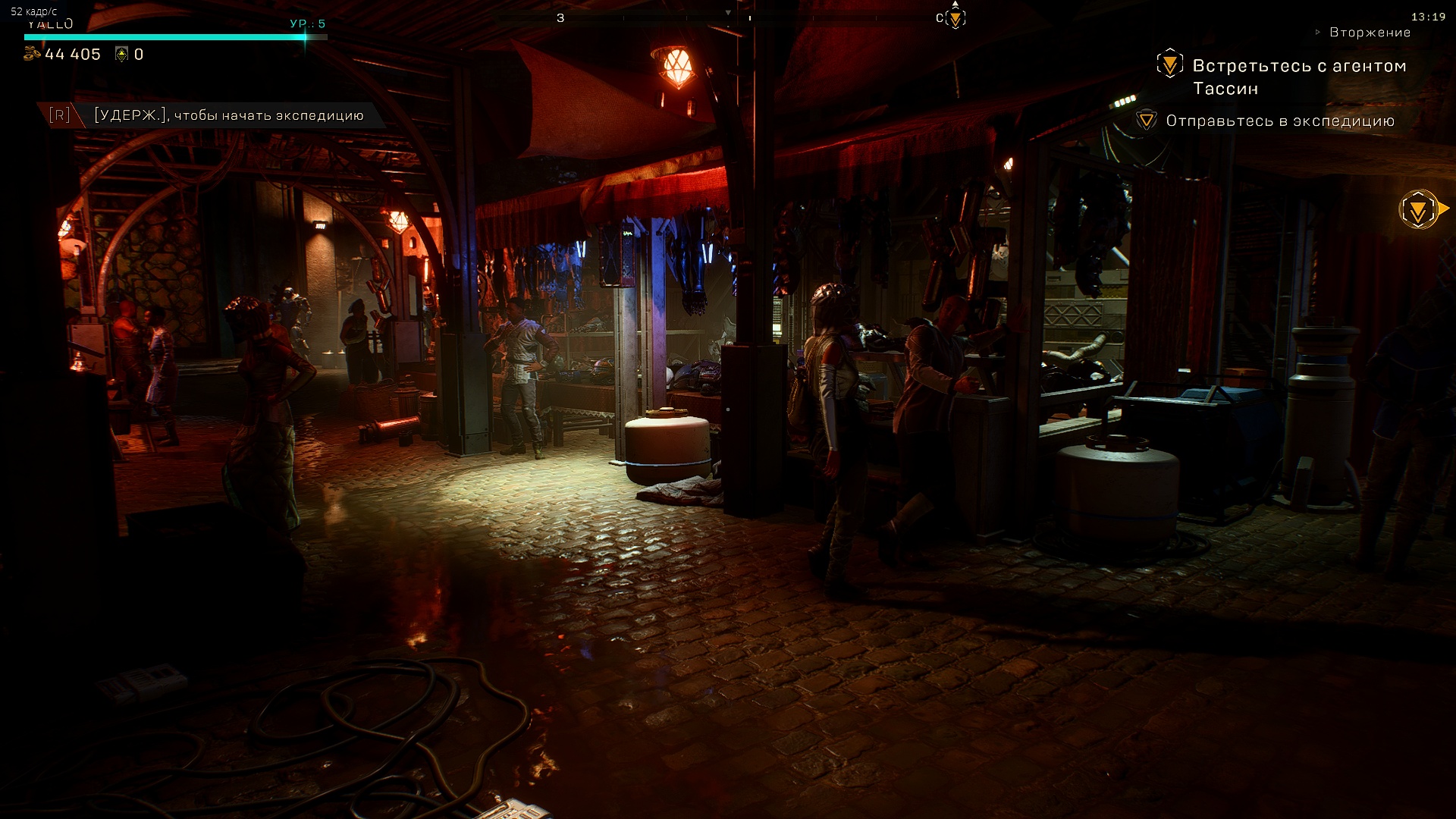Click the 'Вторжение' quest title
The height and width of the screenshot is (819, 1456).
1370,33
